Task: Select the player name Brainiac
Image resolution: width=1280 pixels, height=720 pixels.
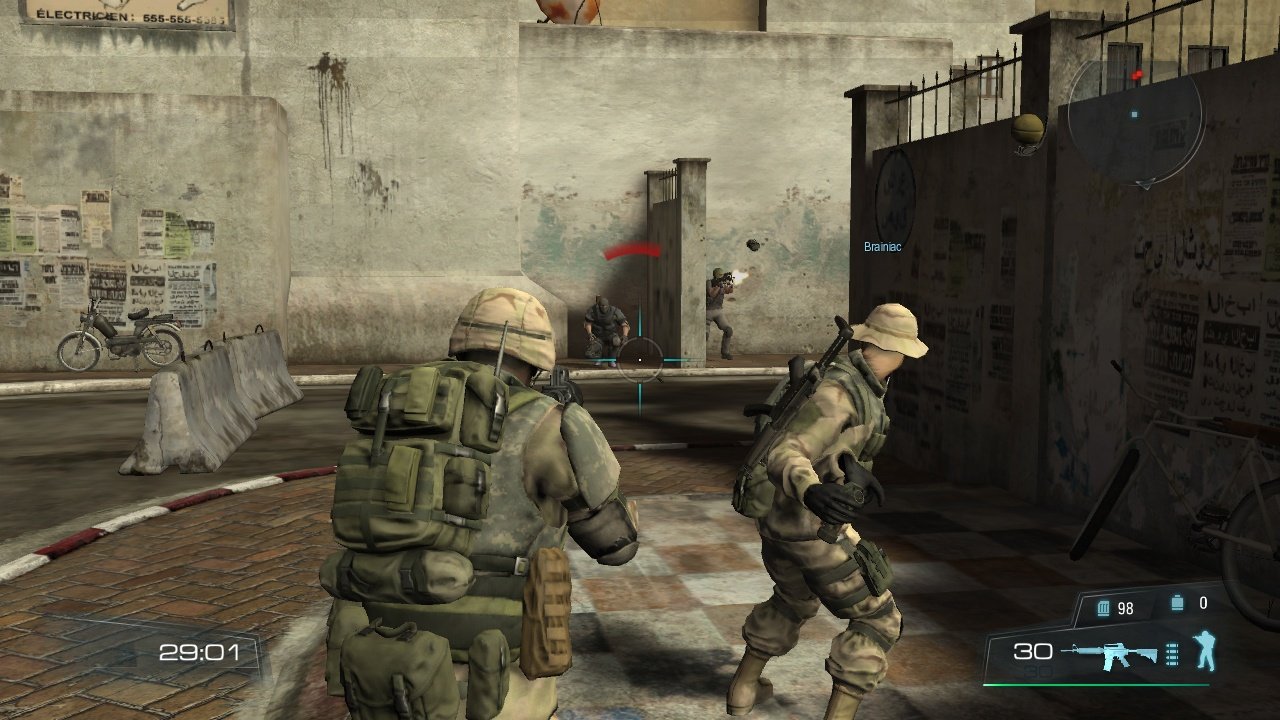Action: tap(881, 247)
